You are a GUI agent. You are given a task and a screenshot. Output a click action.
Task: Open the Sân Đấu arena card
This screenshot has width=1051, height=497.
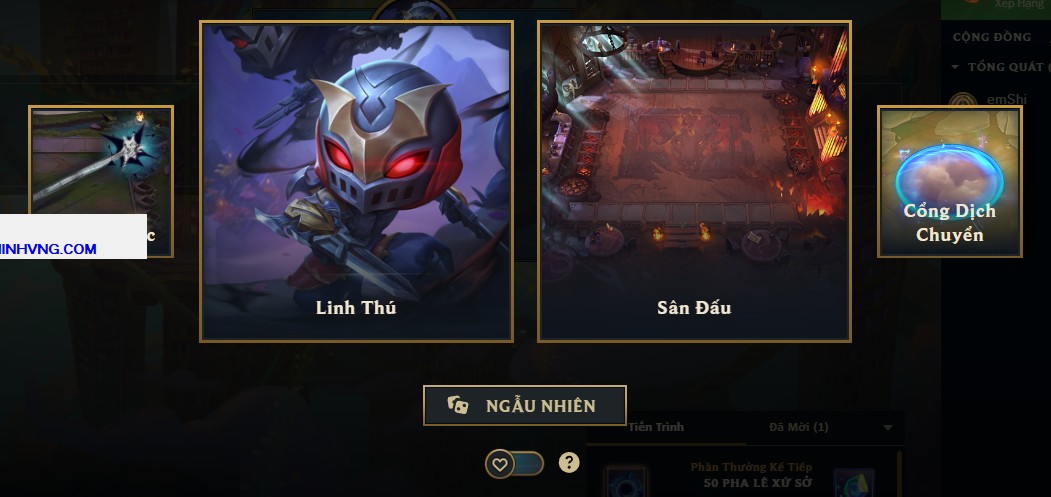pyautogui.click(x=694, y=182)
